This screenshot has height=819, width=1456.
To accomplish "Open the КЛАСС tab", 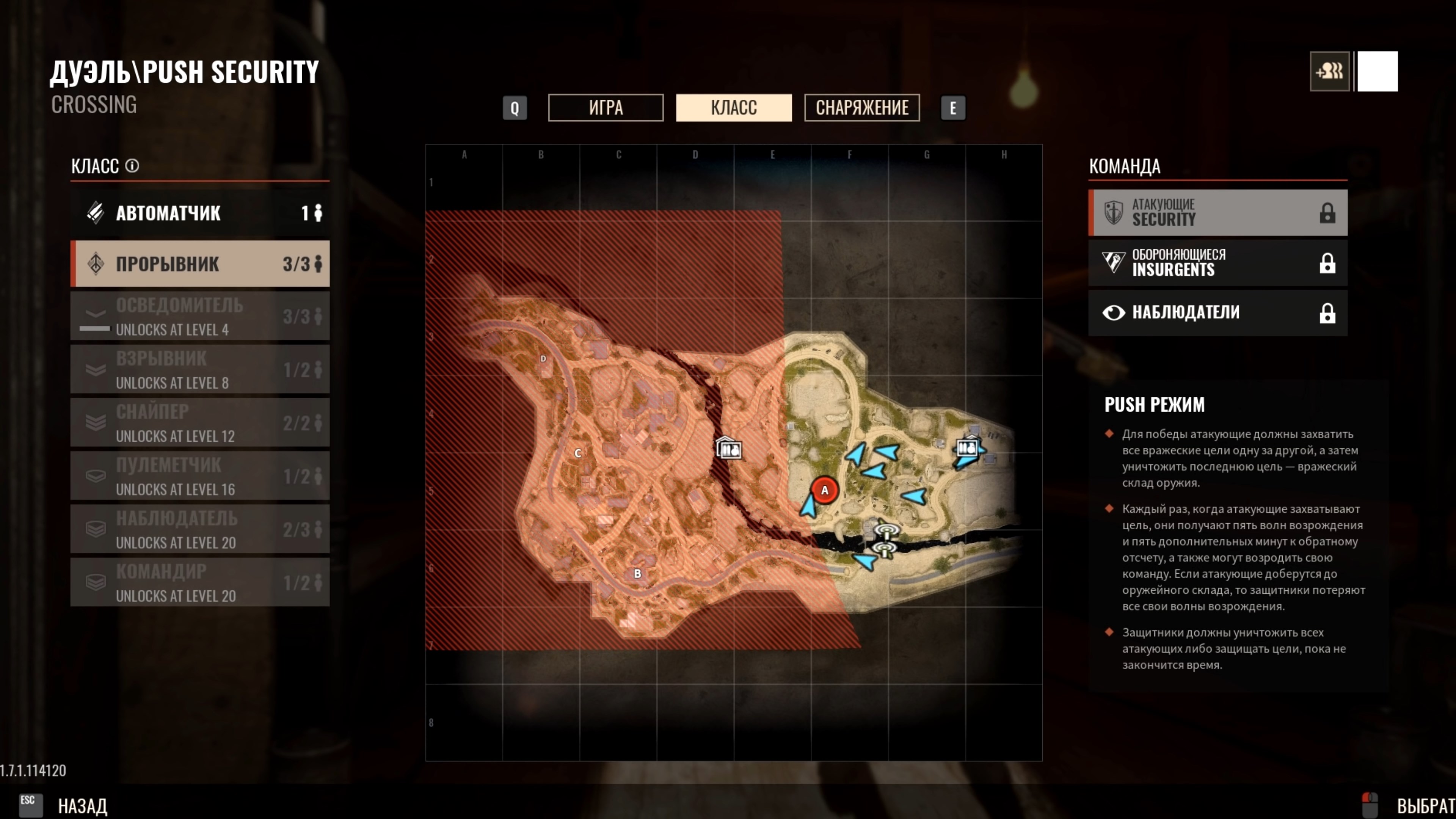I will [x=734, y=107].
